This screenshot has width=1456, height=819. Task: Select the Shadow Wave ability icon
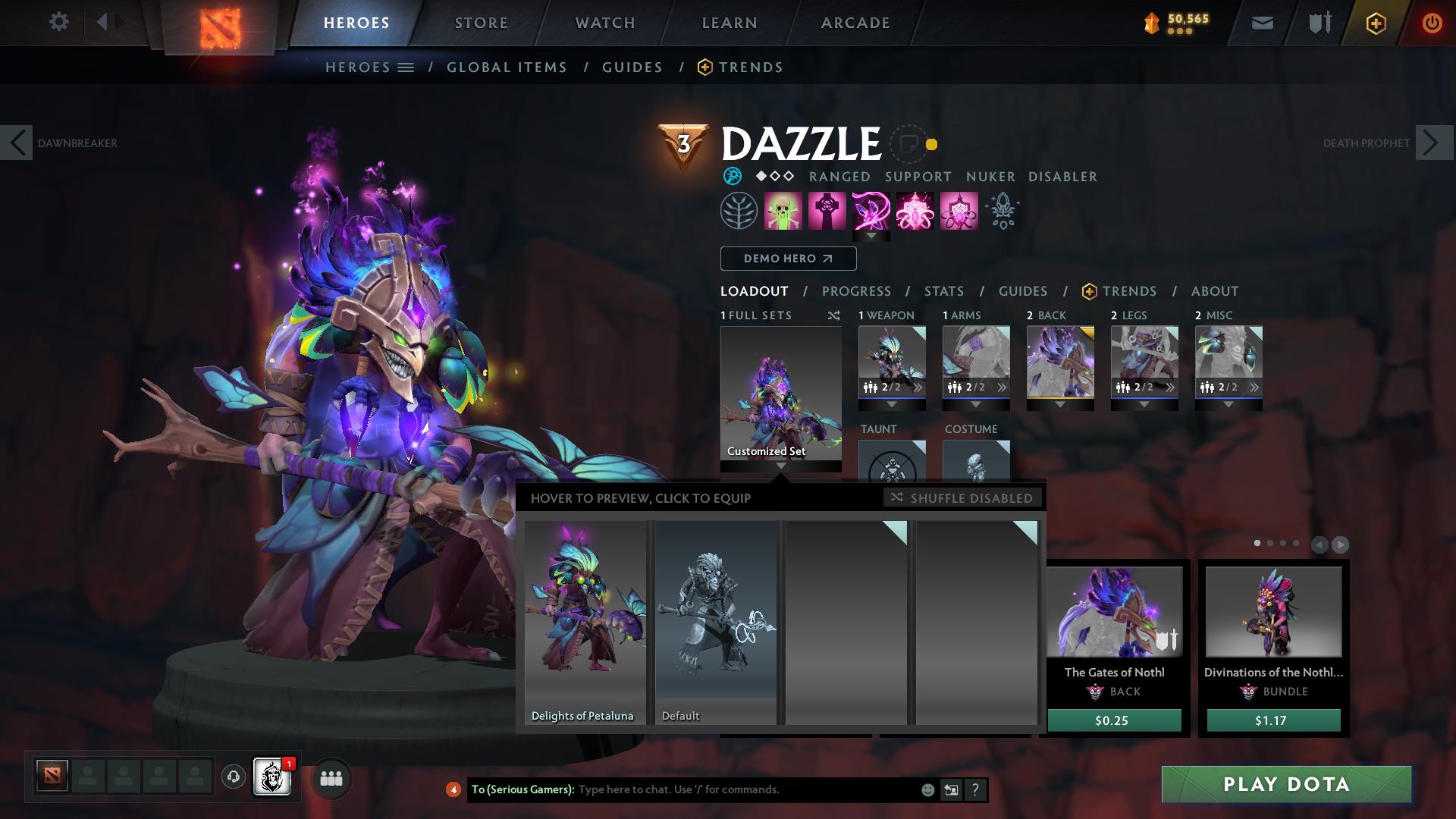point(870,210)
